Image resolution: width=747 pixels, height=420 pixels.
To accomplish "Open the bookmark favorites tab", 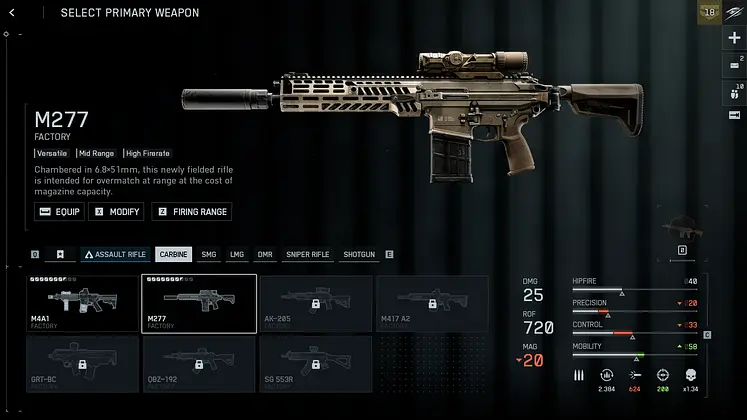I will (x=61, y=254).
